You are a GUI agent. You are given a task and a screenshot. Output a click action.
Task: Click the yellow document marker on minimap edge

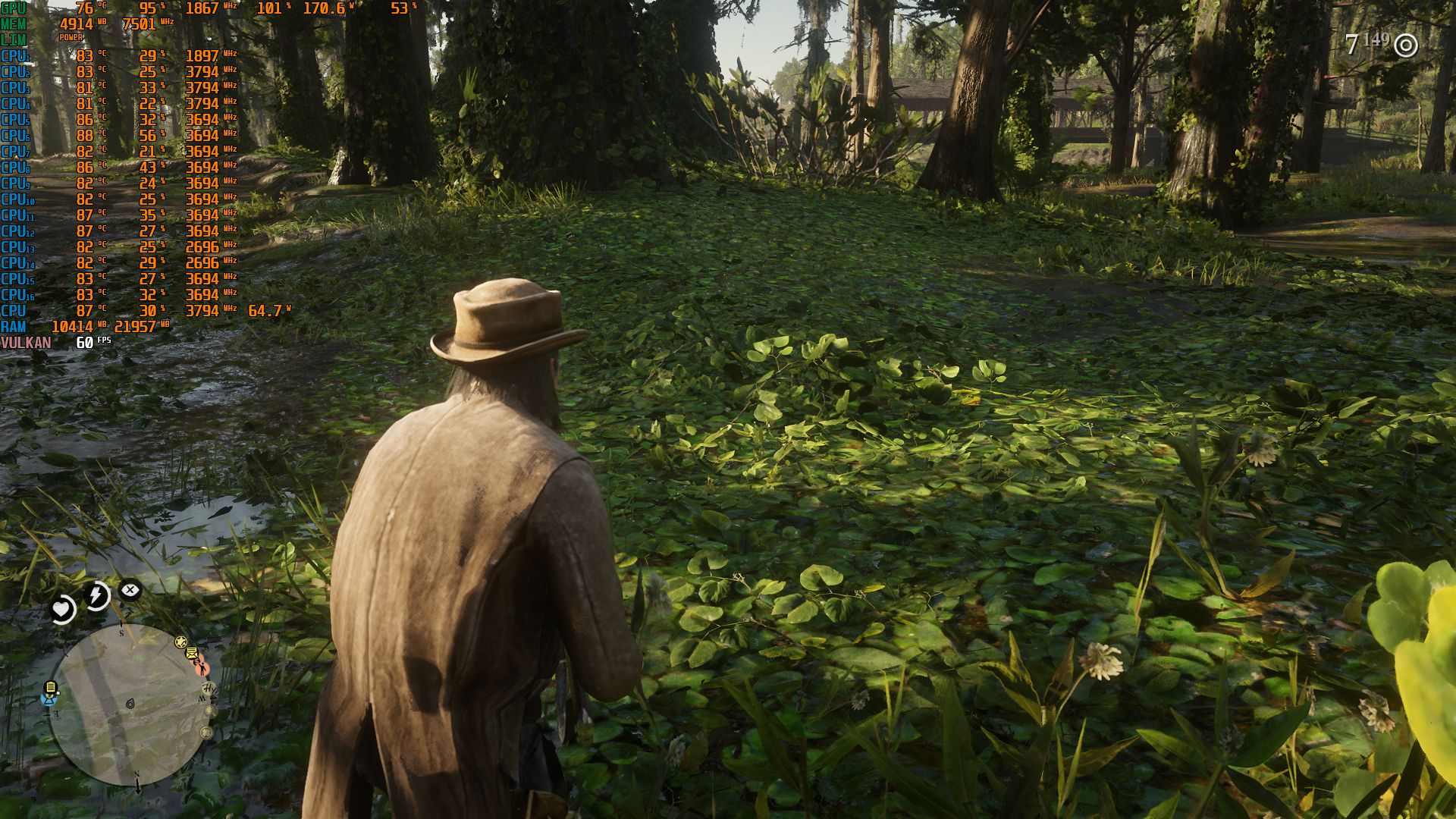[51, 688]
